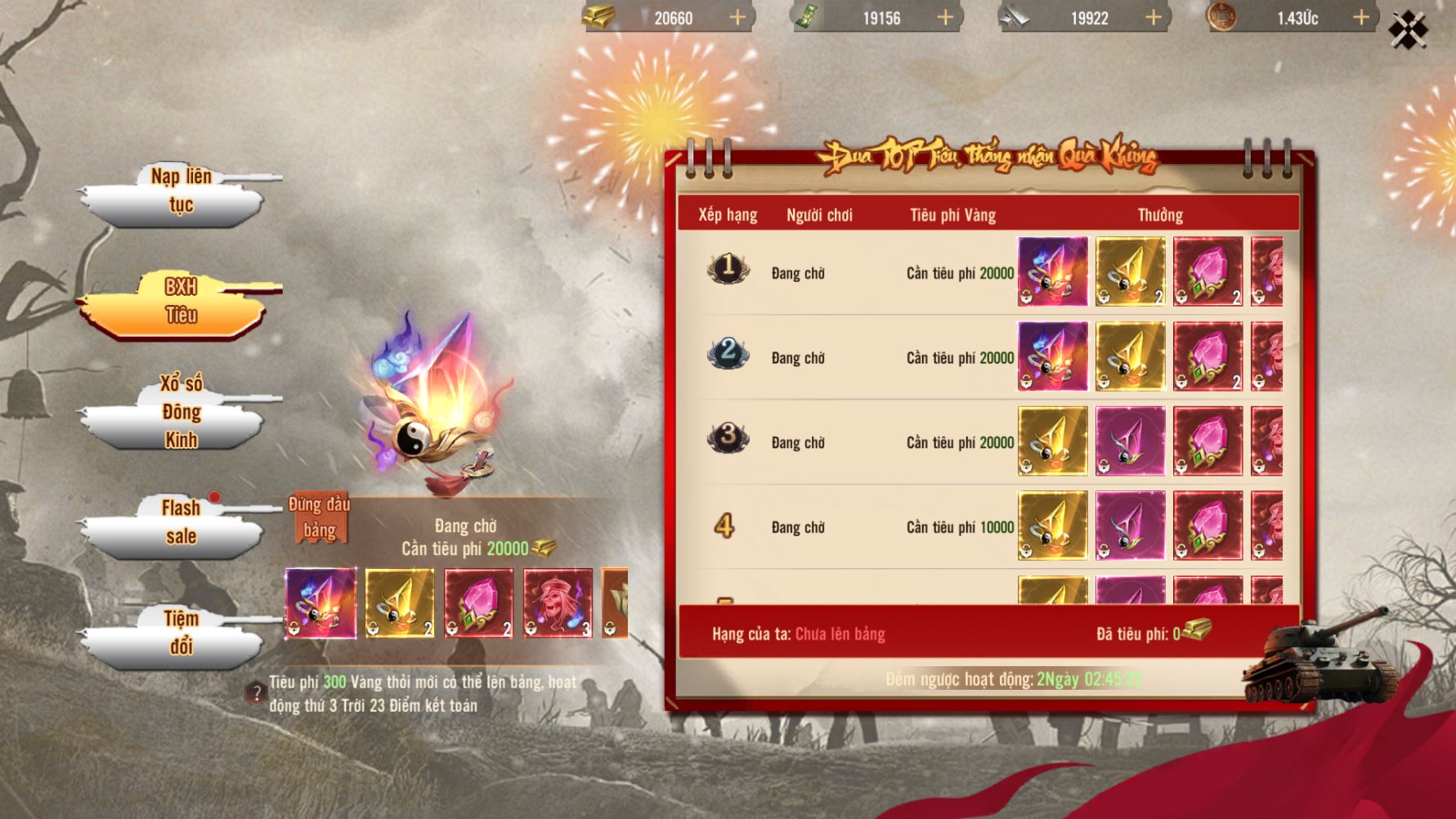Image resolution: width=1456 pixels, height=819 pixels.
Task: Inspect rank 3 pink dagger reward icon
Action: pos(1131,441)
